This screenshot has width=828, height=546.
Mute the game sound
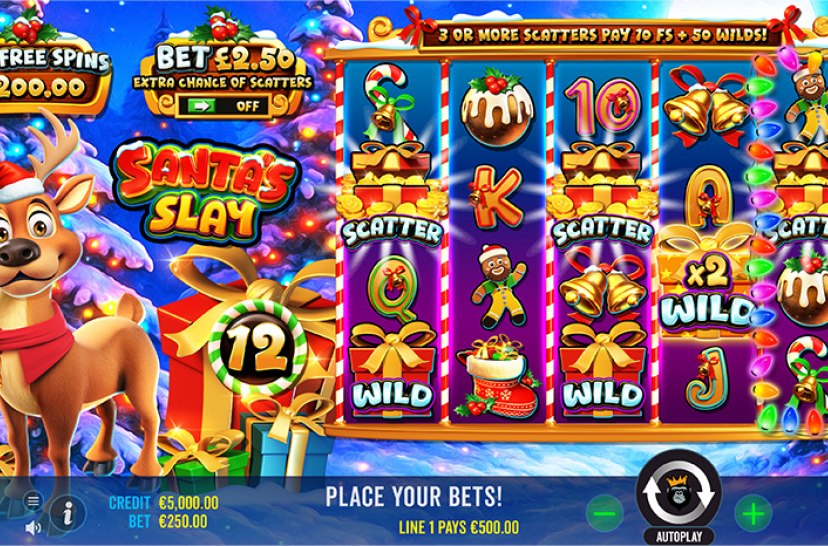coord(33,527)
